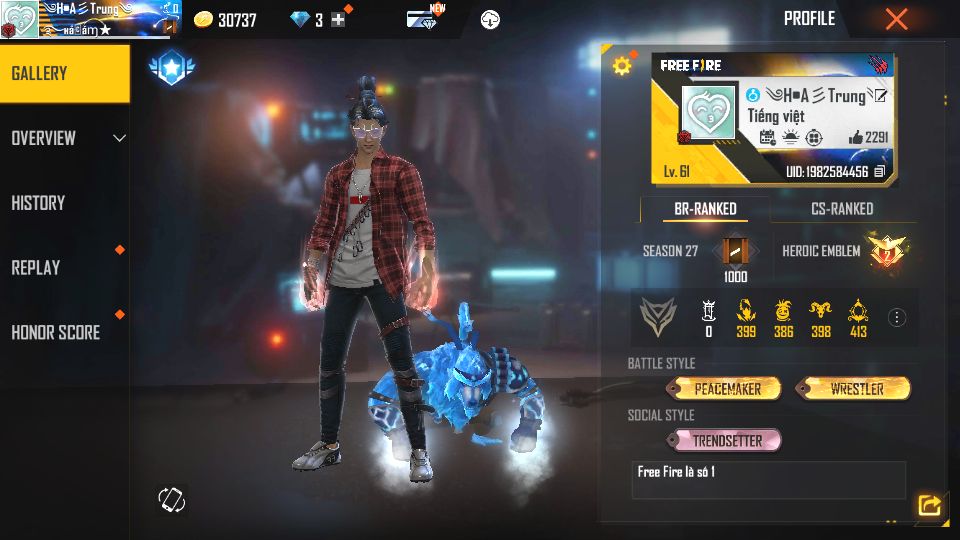
Task: Close the Profile screen with the X
Action: pyautogui.click(x=896, y=19)
